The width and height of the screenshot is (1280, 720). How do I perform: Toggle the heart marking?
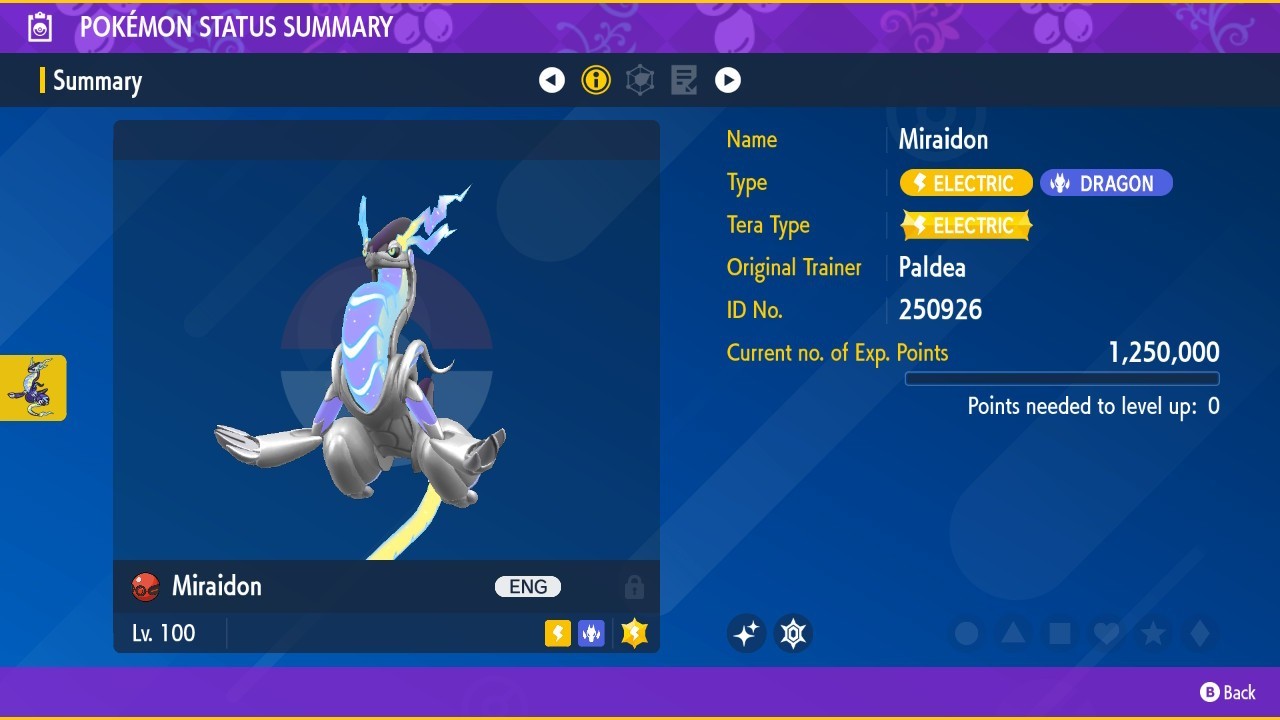(x=1106, y=633)
